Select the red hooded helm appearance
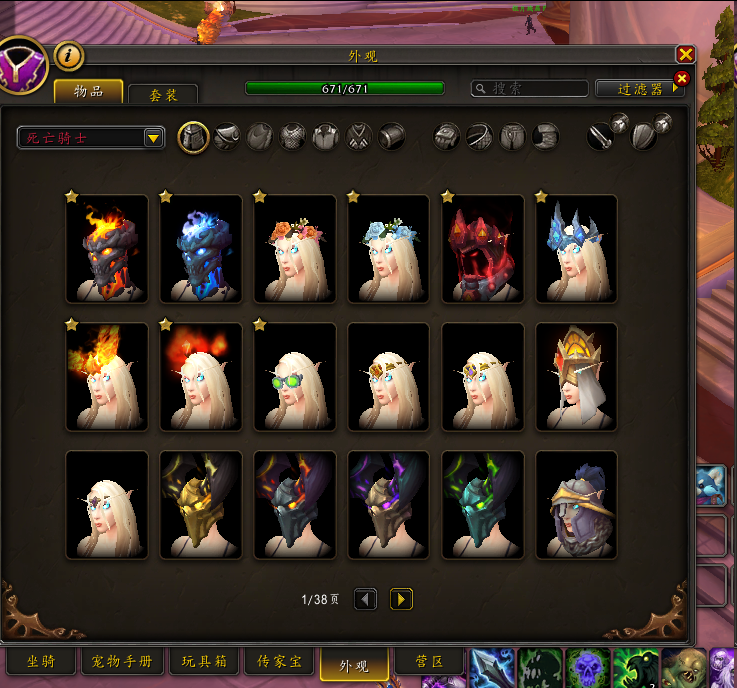737x688 pixels. click(x=482, y=249)
